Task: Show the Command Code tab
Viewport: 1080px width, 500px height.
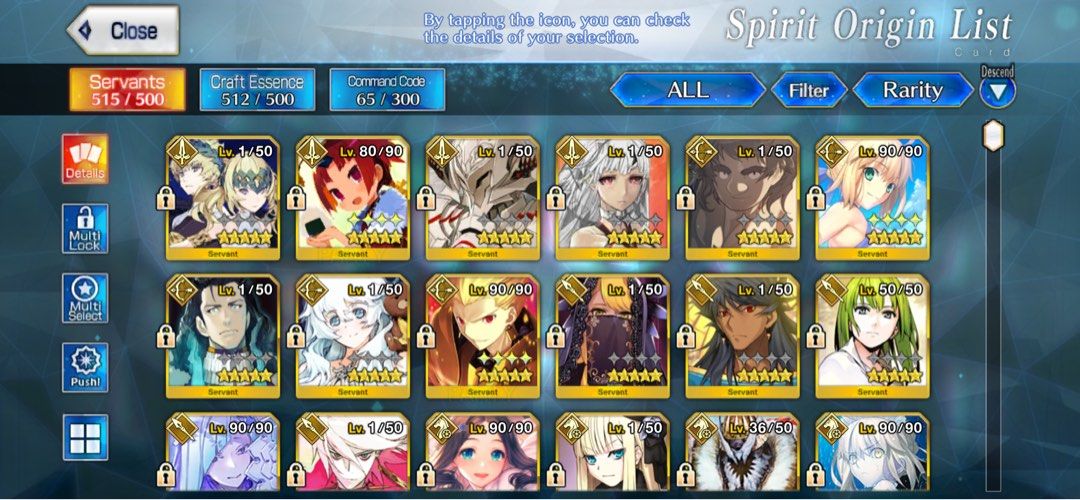Action: 387,90
